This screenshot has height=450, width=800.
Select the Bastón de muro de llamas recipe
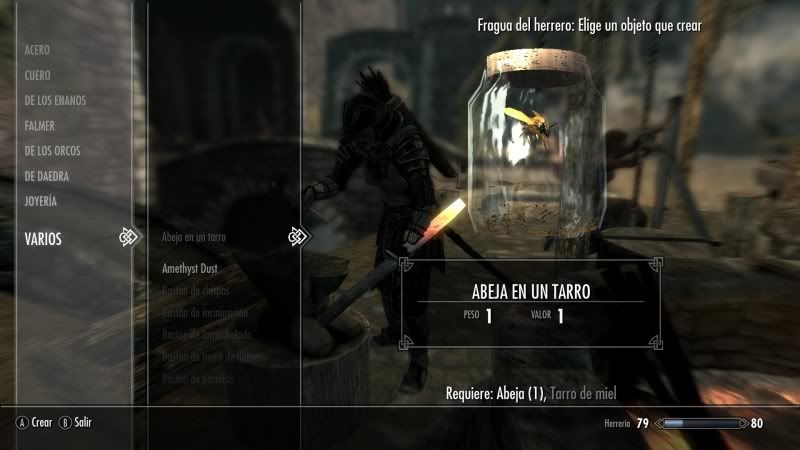click(211, 357)
